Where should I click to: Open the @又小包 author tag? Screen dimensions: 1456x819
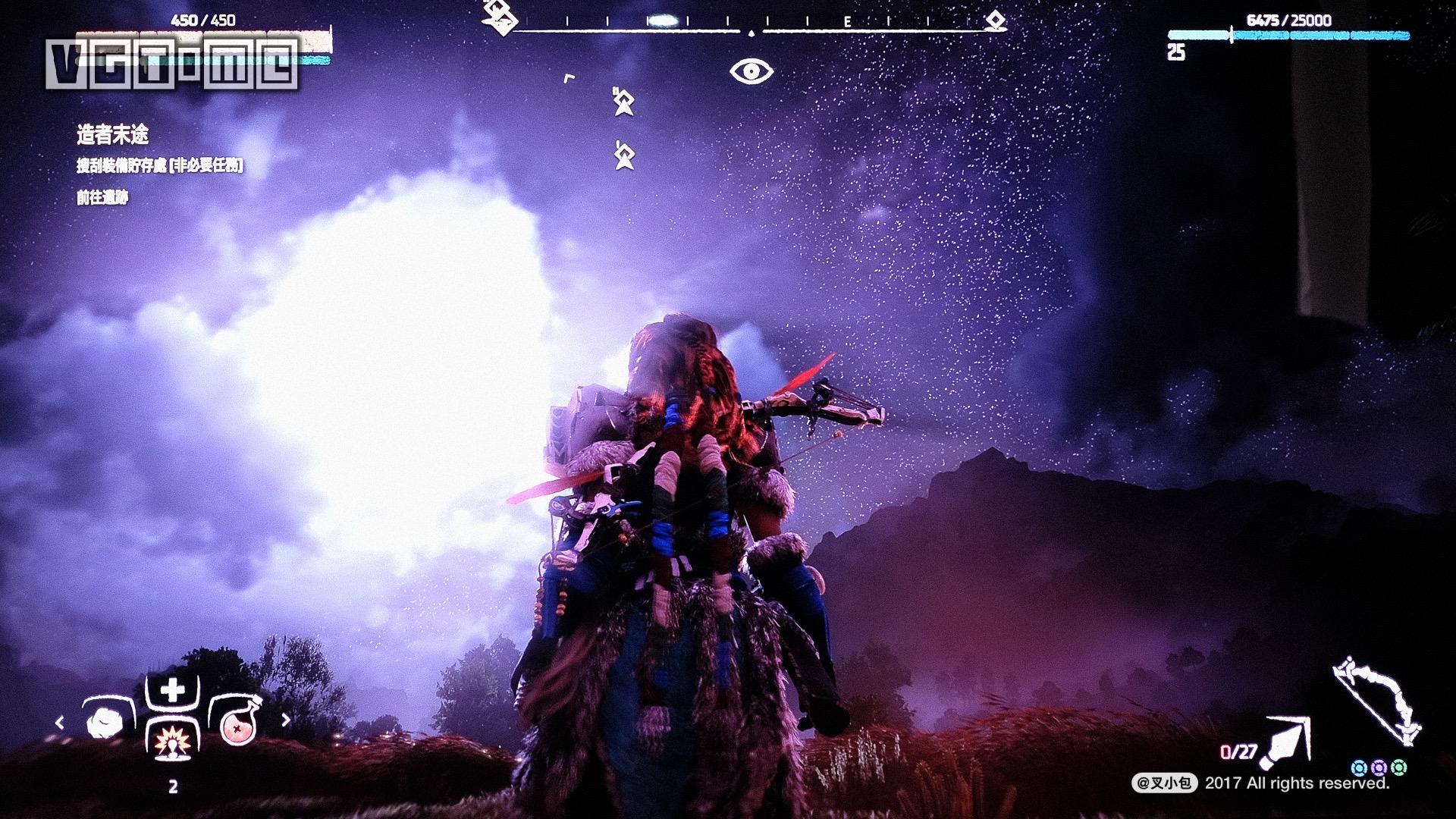(x=1165, y=783)
